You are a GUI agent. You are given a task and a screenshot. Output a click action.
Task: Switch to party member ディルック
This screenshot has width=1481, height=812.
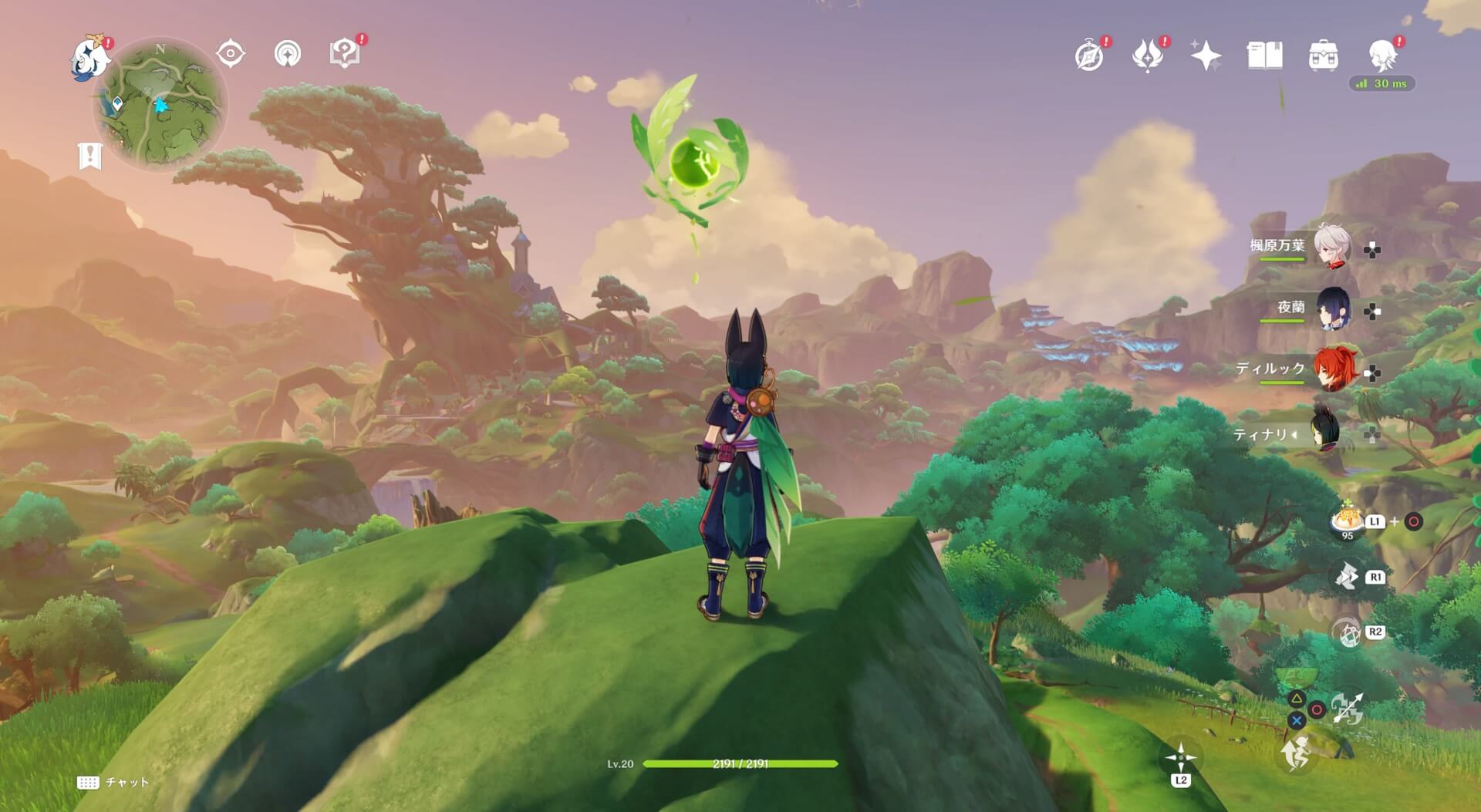tap(1331, 371)
